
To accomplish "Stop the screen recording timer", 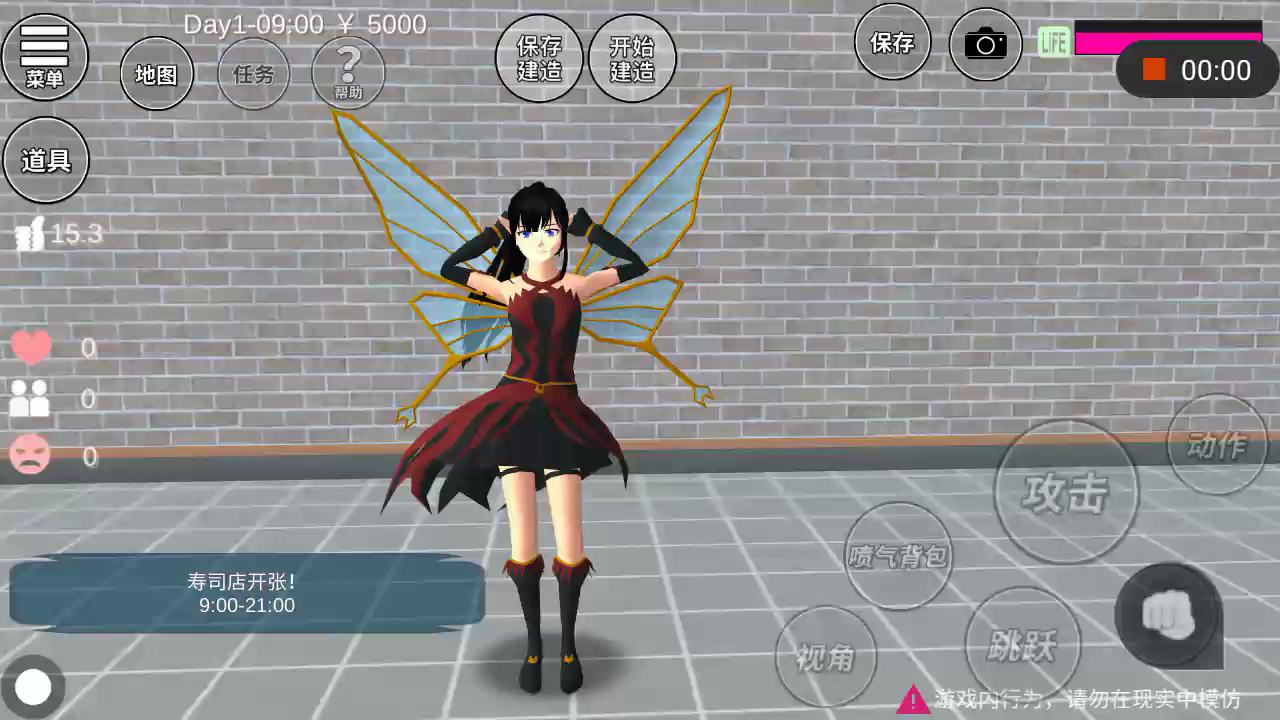I will click(x=1155, y=70).
